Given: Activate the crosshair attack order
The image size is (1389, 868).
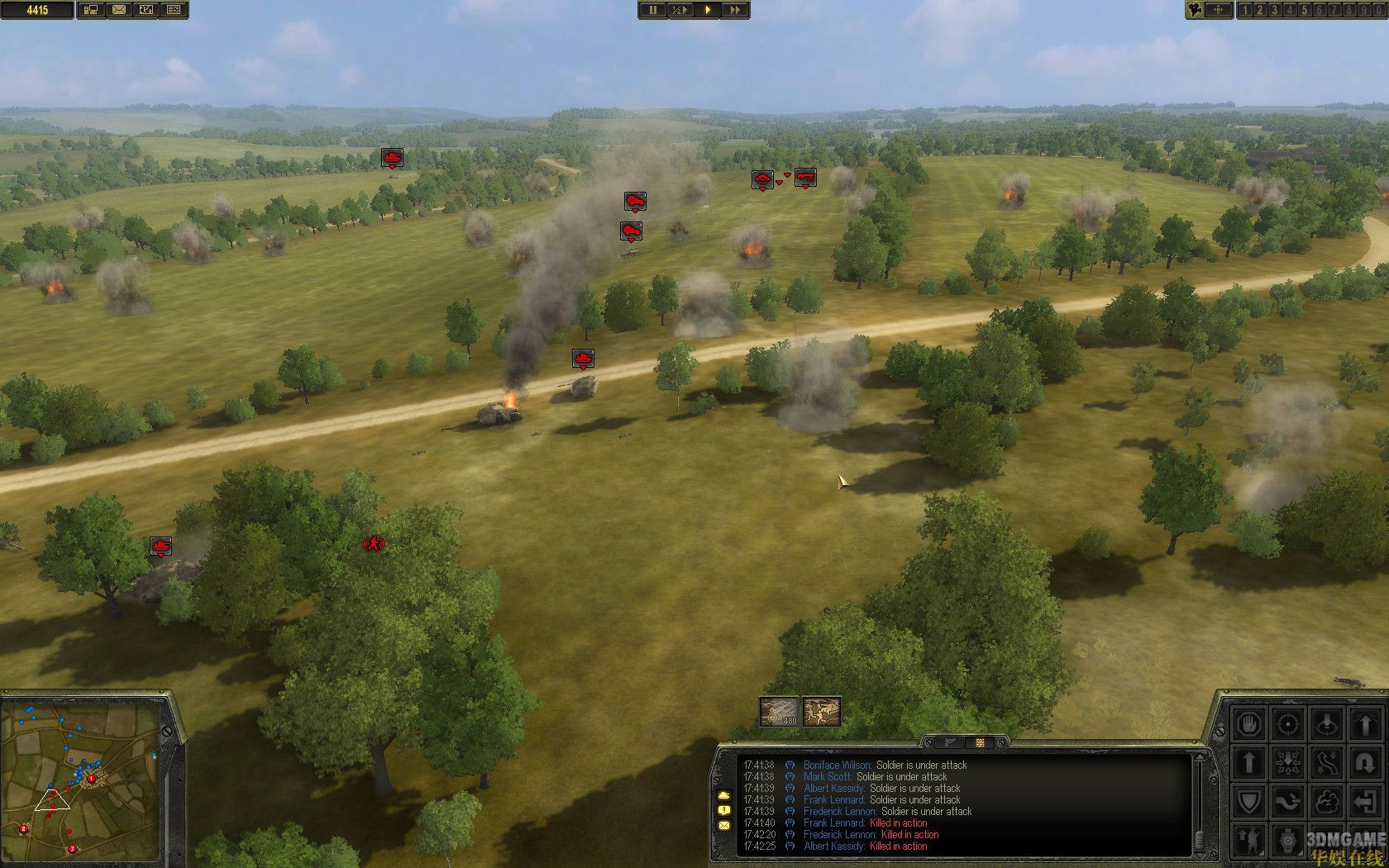Looking at the screenshot, I should pos(1287,725).
